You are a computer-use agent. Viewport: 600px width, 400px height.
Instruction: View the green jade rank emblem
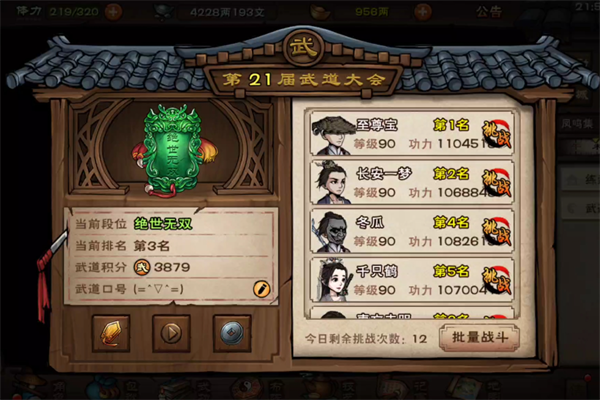coord(164,152)
